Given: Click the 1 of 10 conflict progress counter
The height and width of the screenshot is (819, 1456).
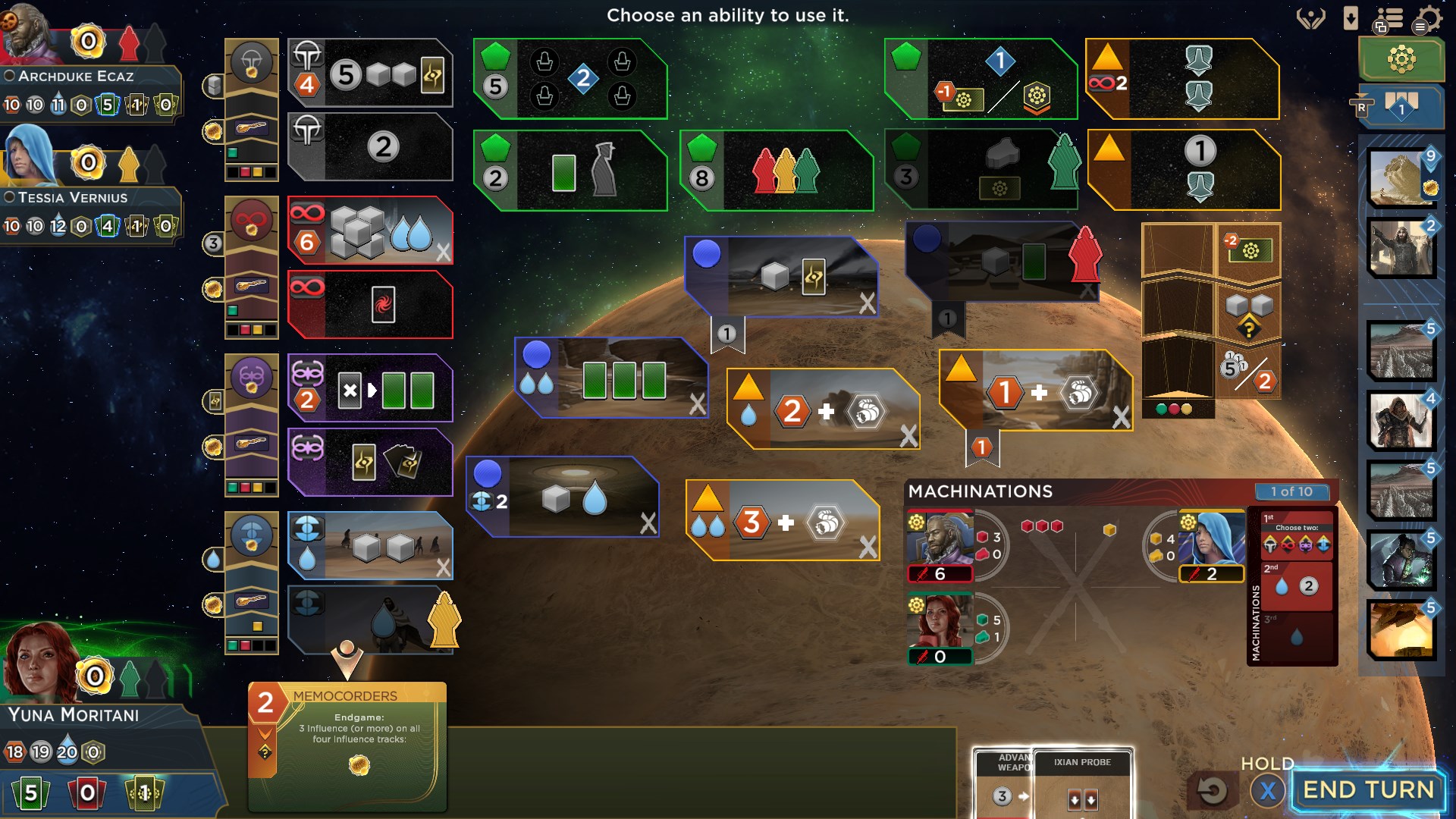Looking at the screenshot, I should click(1292, 491).
